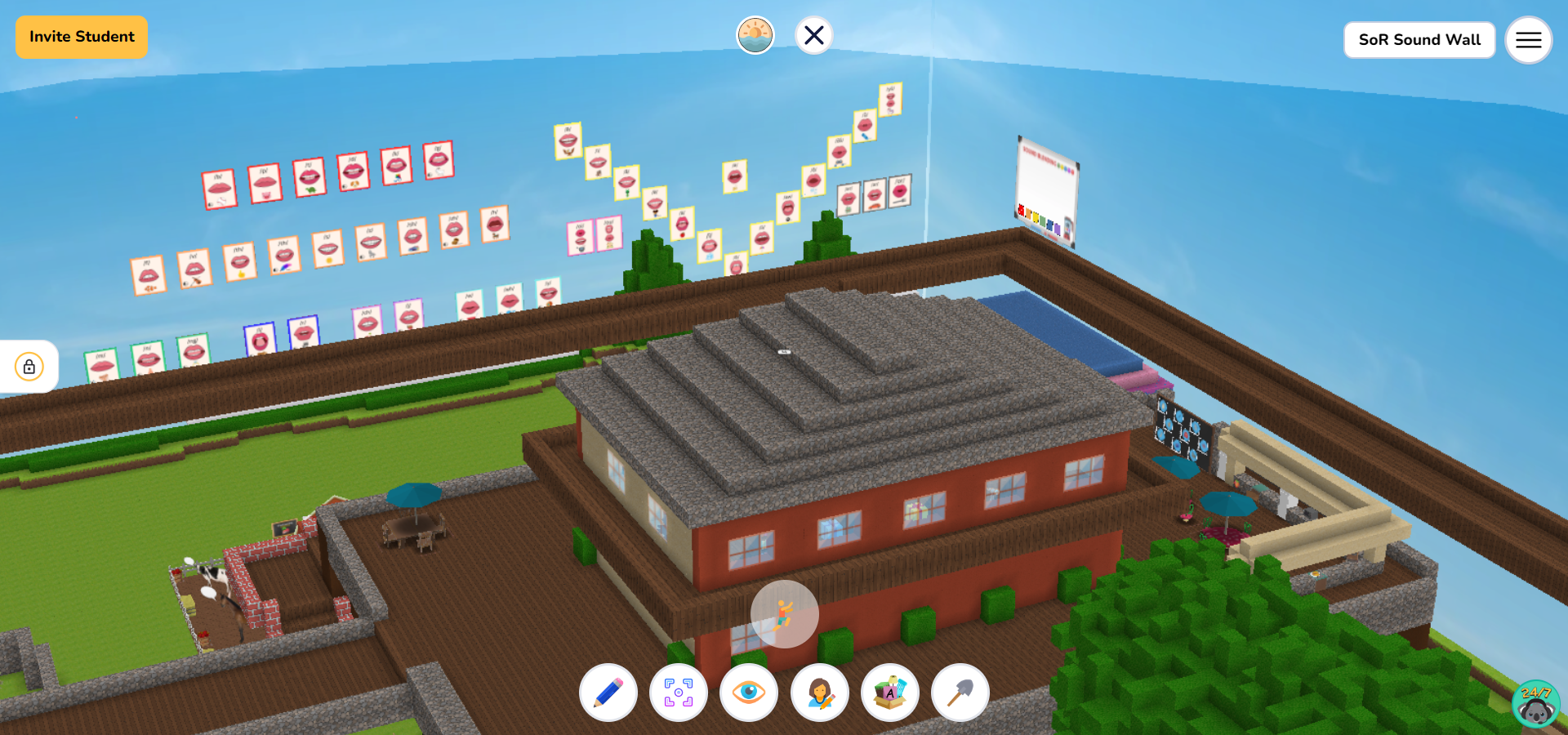Close the current view with the X
This screenshot has width=1568, height=735.
(813, 34)
